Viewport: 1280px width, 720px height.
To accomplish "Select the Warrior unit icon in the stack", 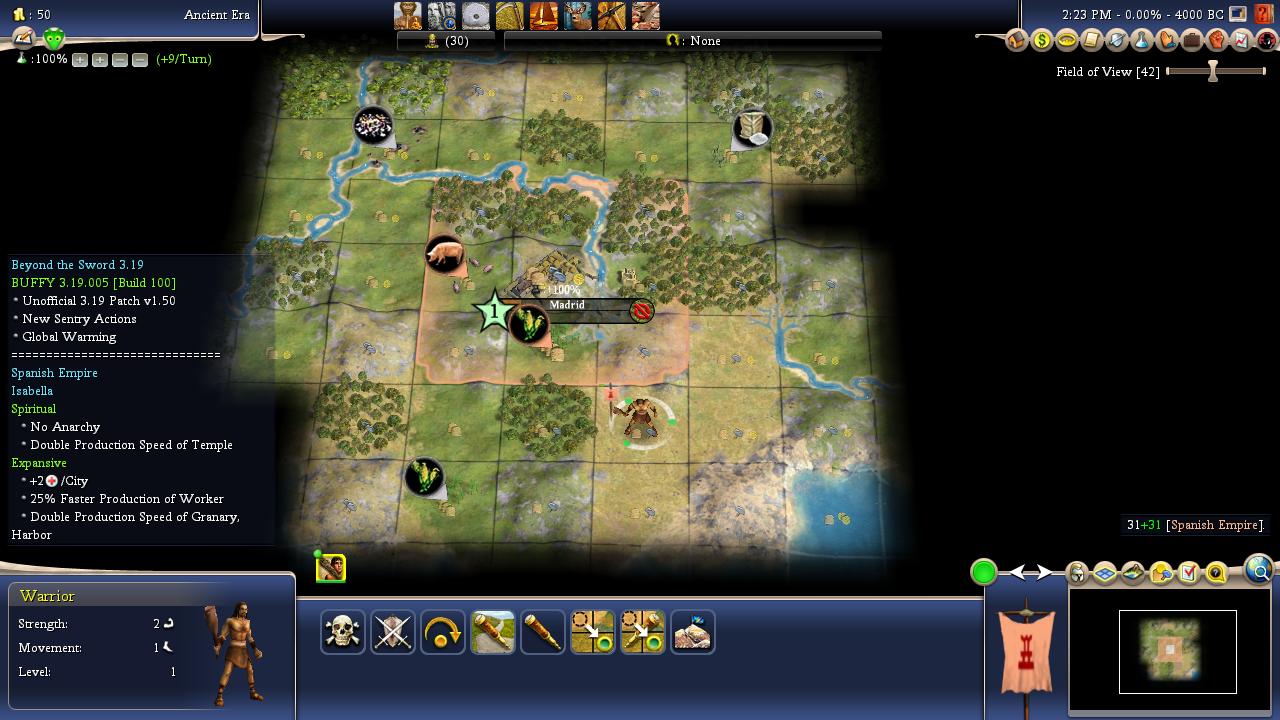I will click(x=331, y=568).
